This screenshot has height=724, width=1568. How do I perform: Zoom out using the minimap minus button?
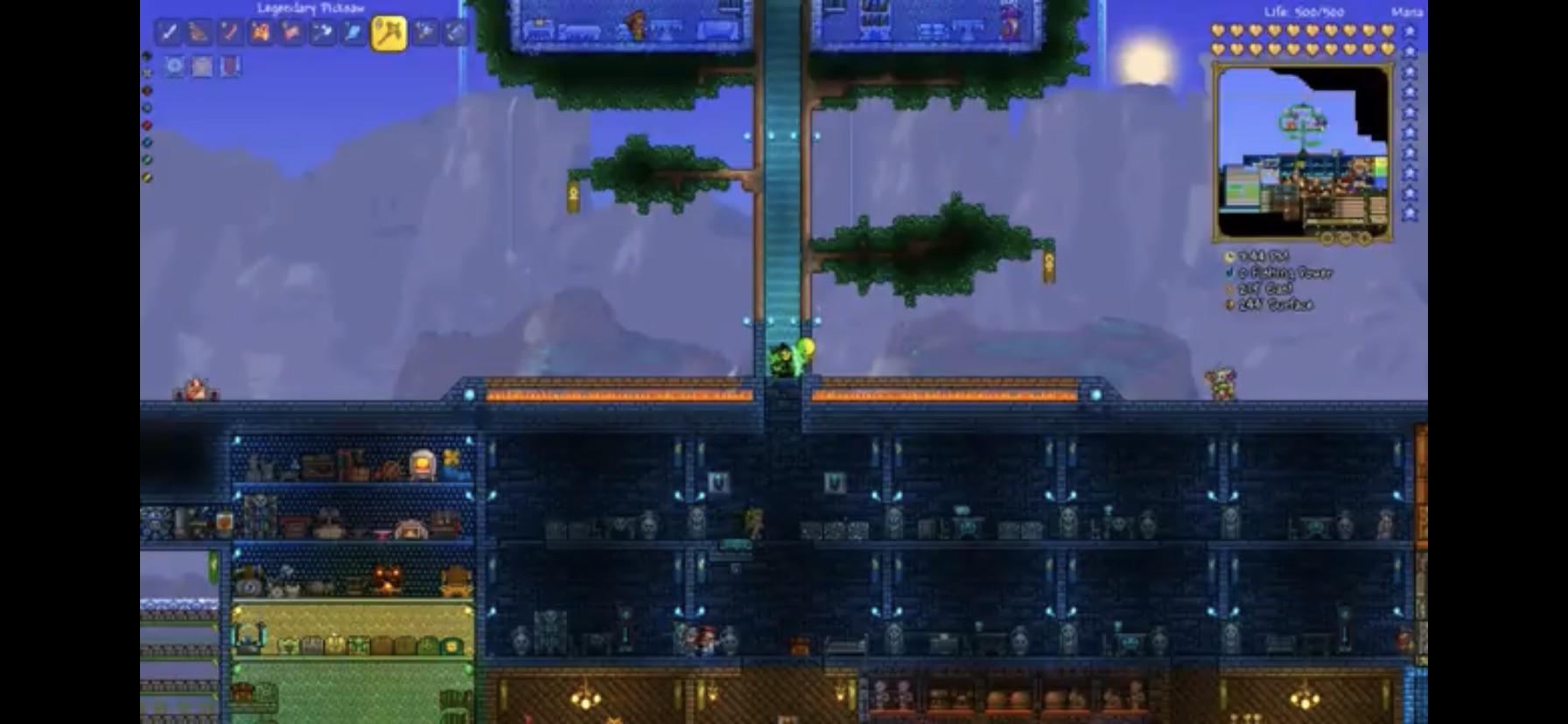click(1345, 238)
